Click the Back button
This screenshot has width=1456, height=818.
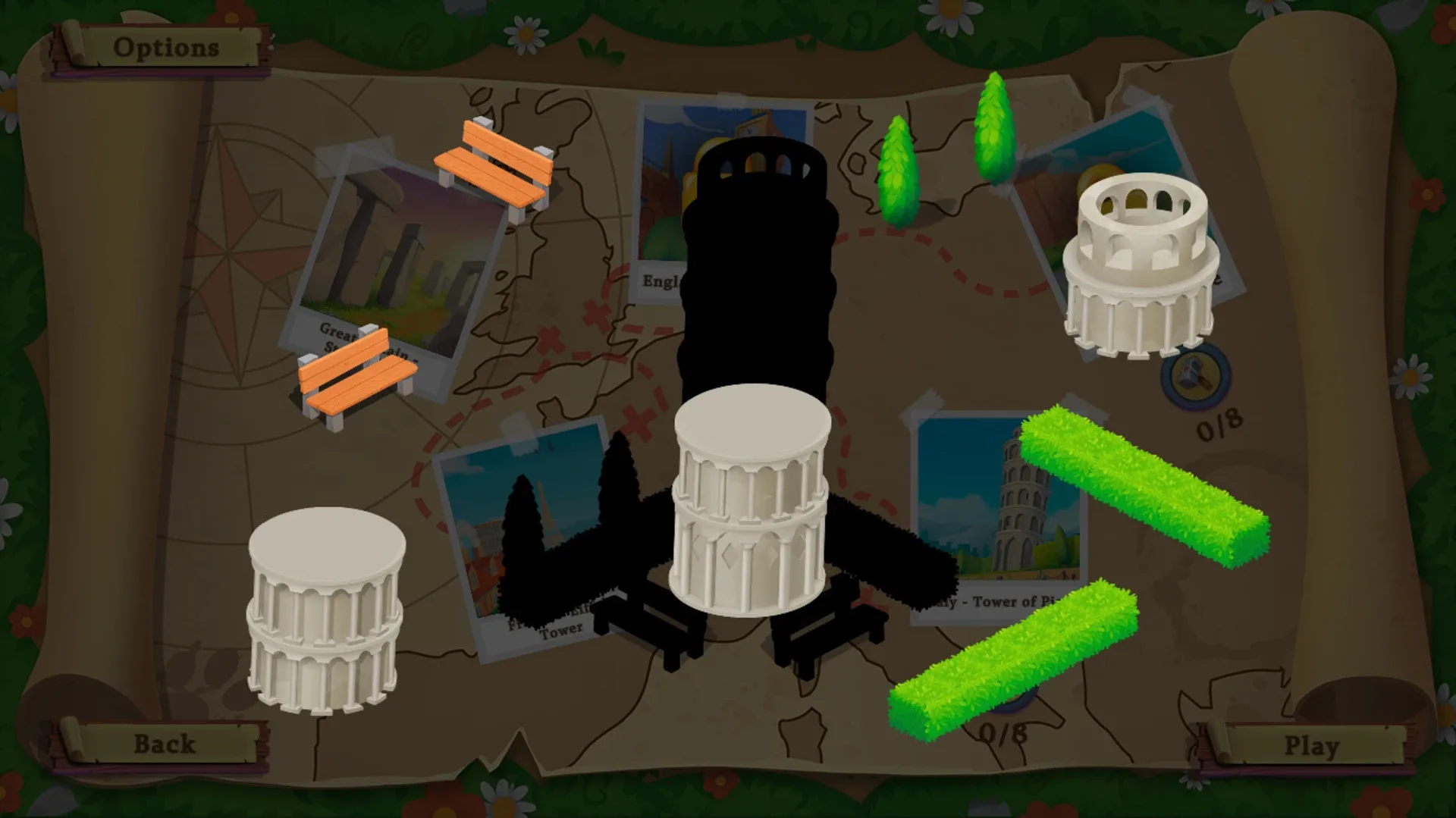[x=165, y=743]
